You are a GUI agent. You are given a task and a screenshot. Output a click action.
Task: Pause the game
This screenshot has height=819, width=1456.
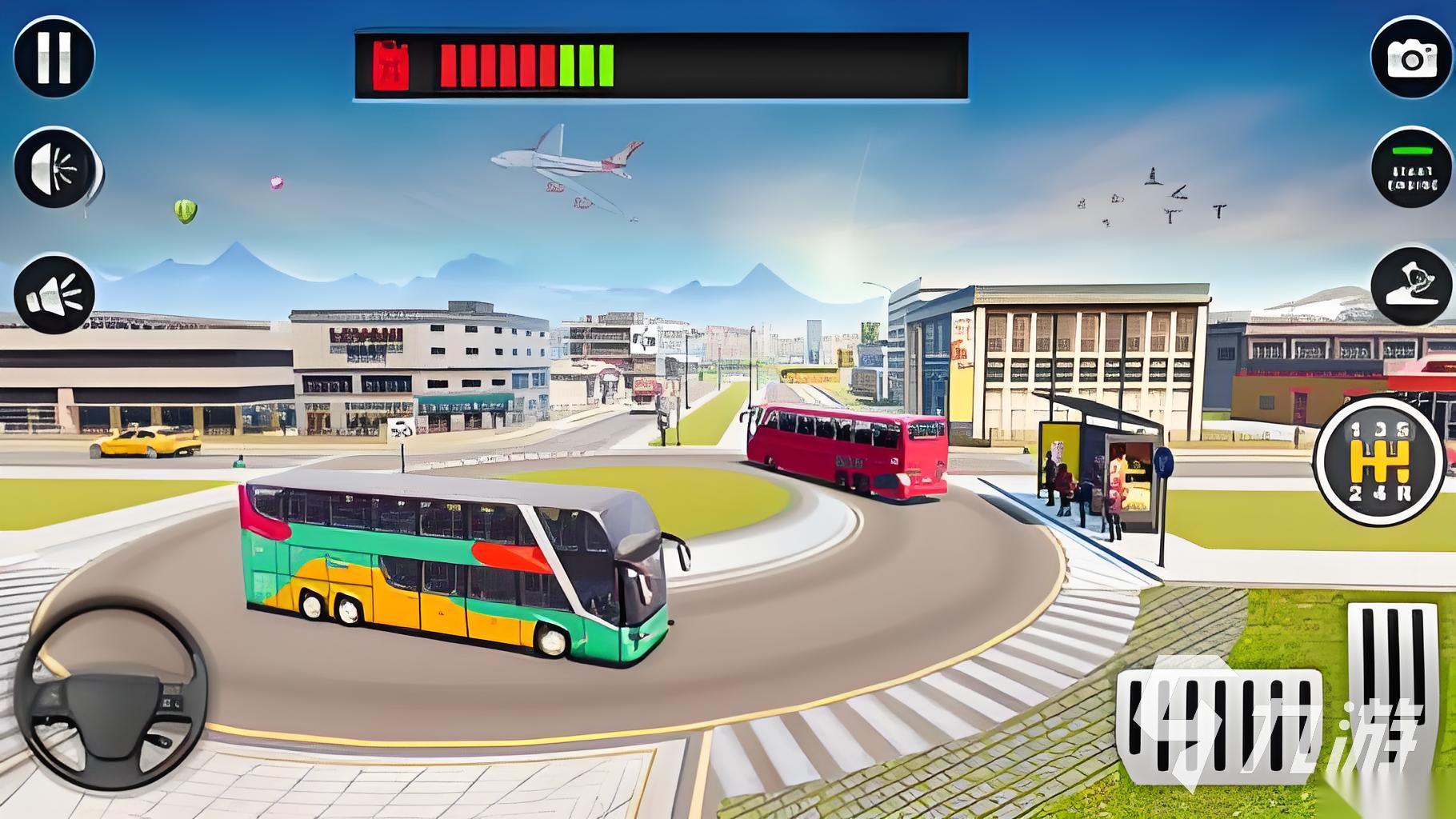coord(54,55)
